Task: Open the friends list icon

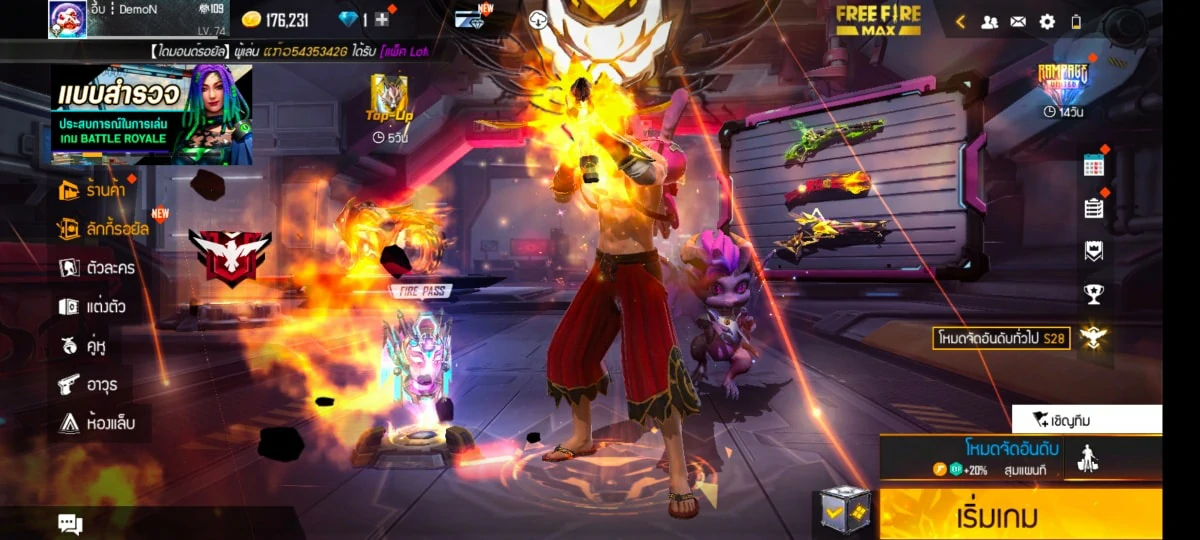Action: coord(989,21)
